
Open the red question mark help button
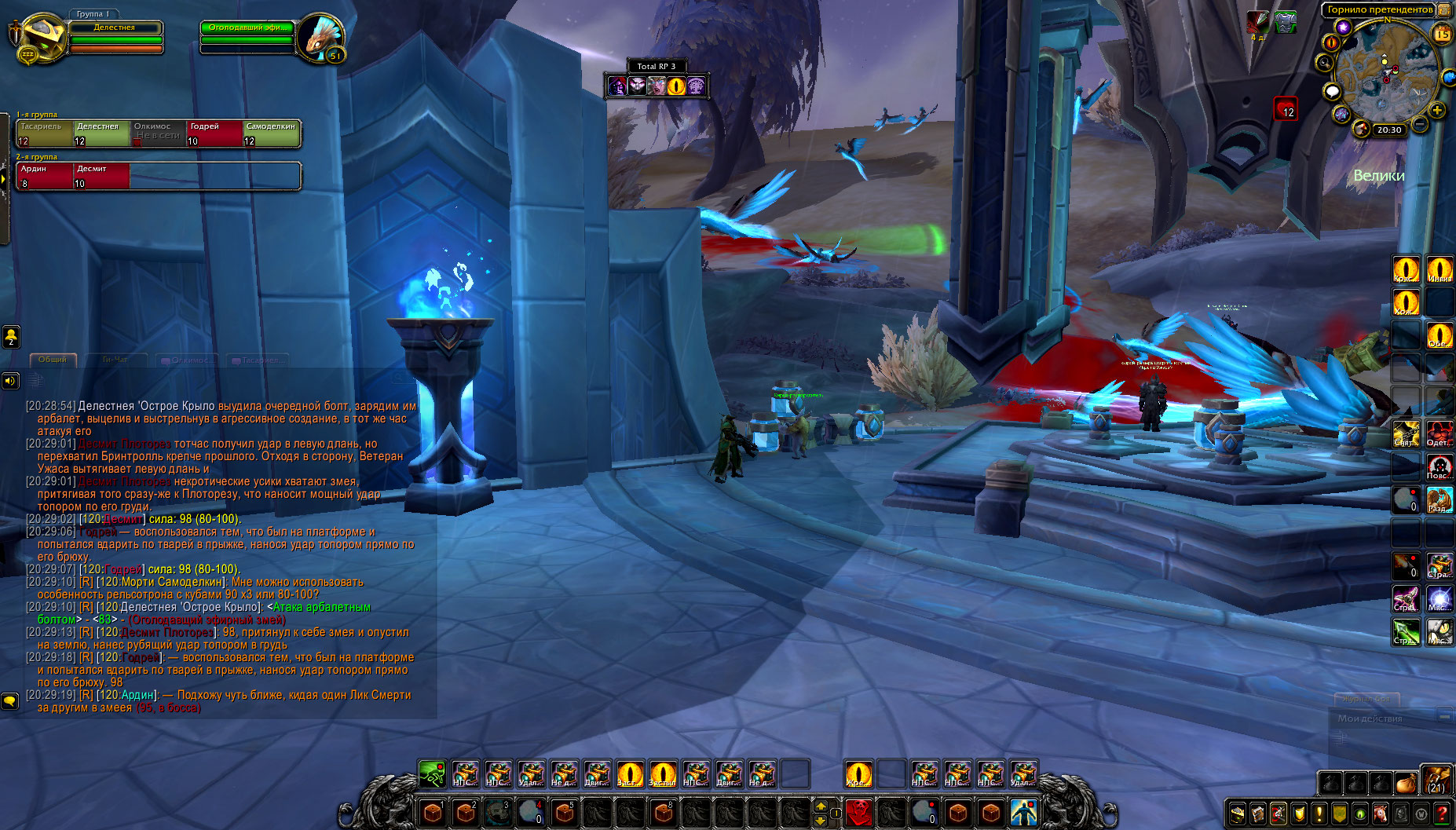(x=1442, y=814)
